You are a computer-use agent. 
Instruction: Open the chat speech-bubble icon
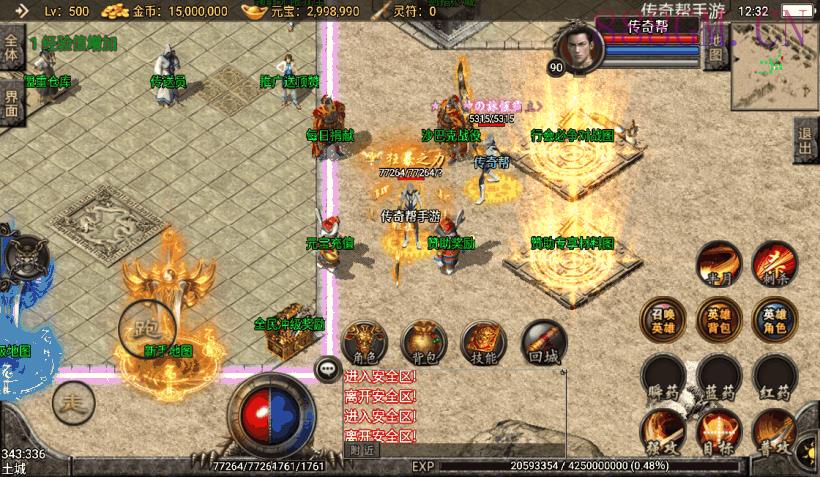(328, 369)
